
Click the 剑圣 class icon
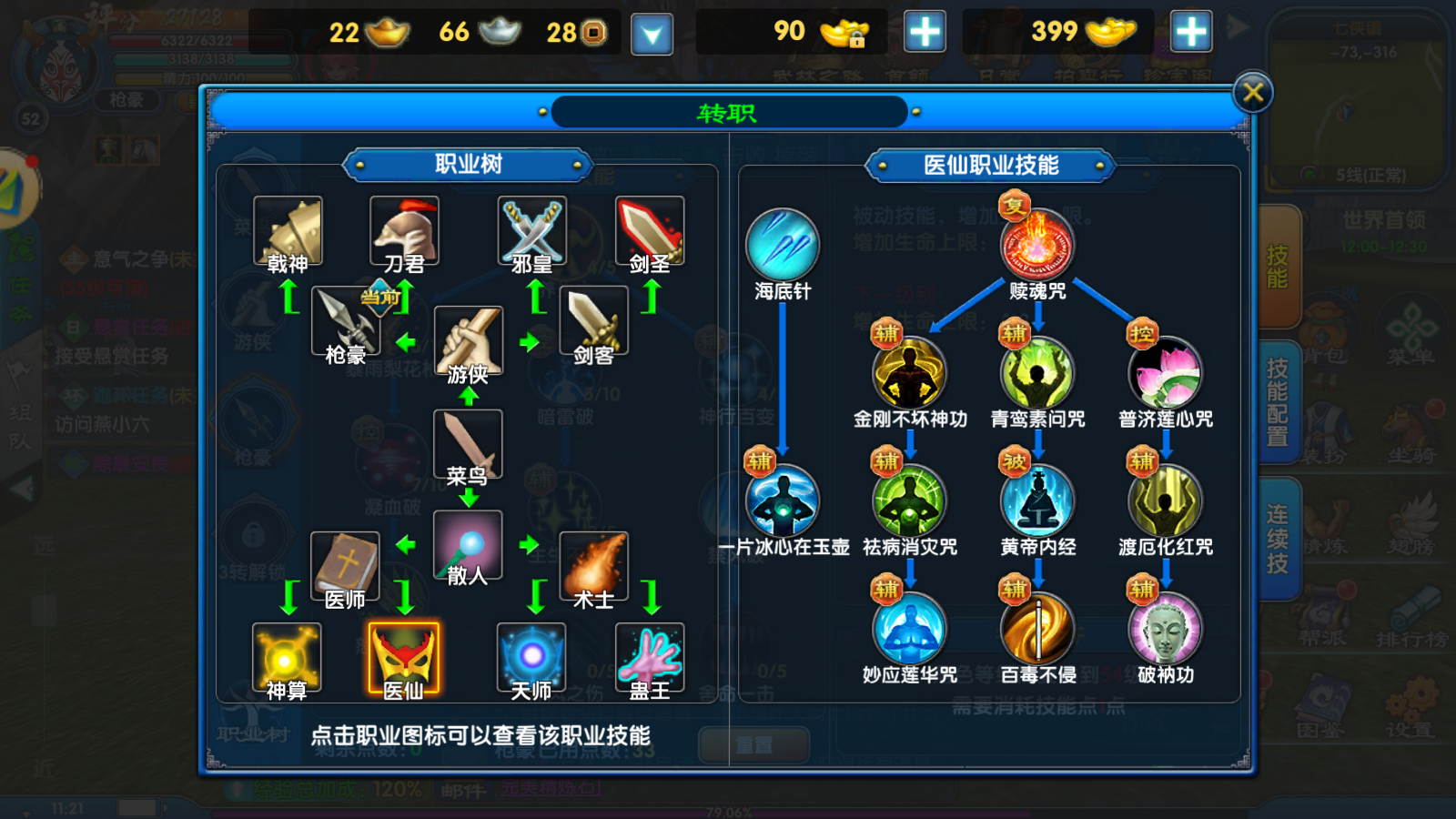pyautogui.click(x=650, y=230)
